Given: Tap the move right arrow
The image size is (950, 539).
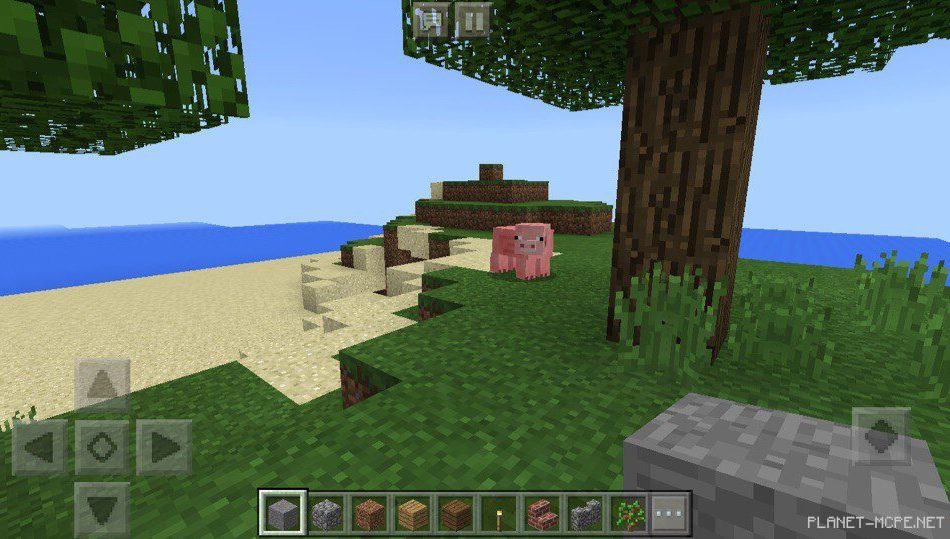Looking at the screenshot, I should coord(163,446).
